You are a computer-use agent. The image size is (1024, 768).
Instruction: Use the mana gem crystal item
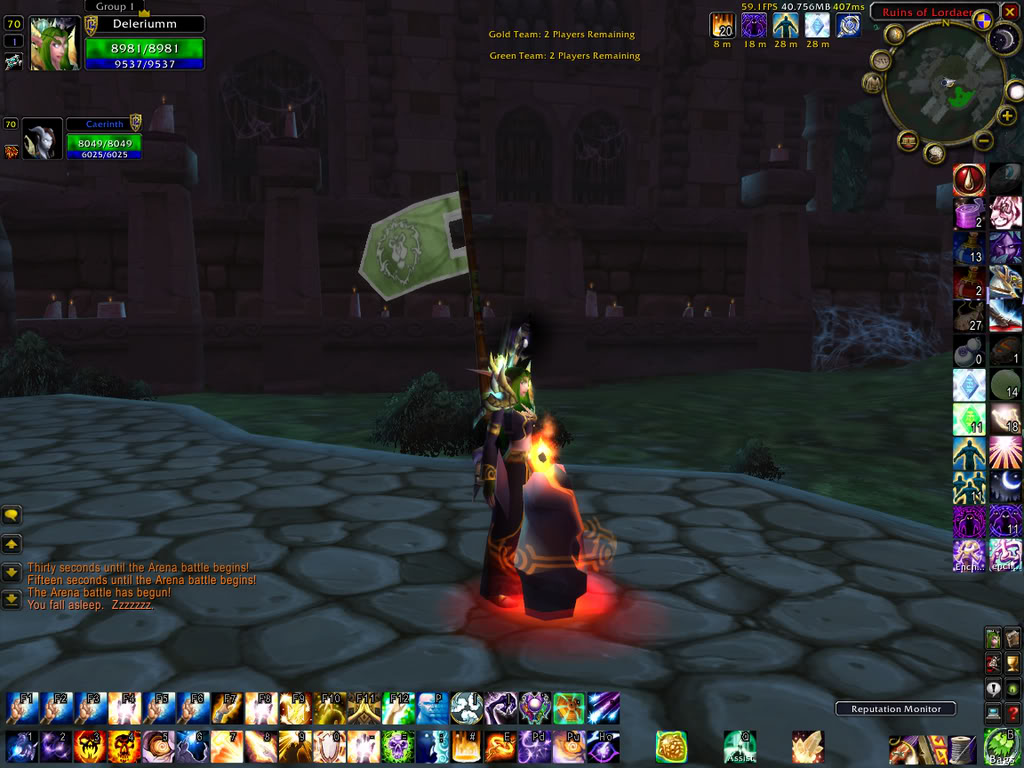[969, 385]
